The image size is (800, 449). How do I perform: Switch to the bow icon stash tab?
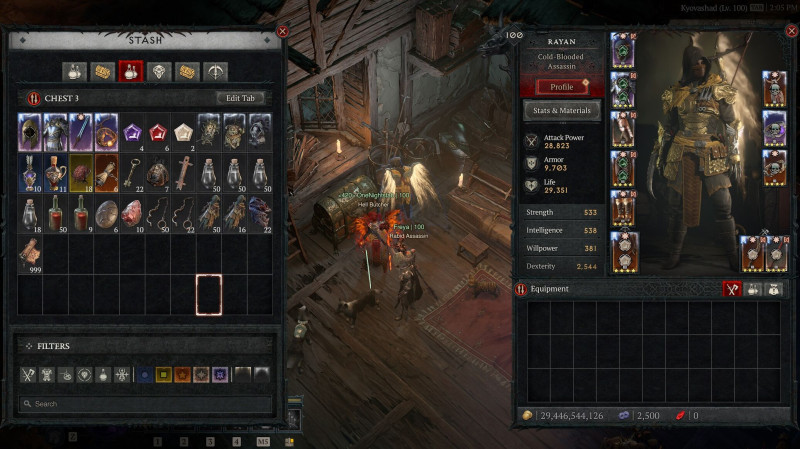[215, 71]
